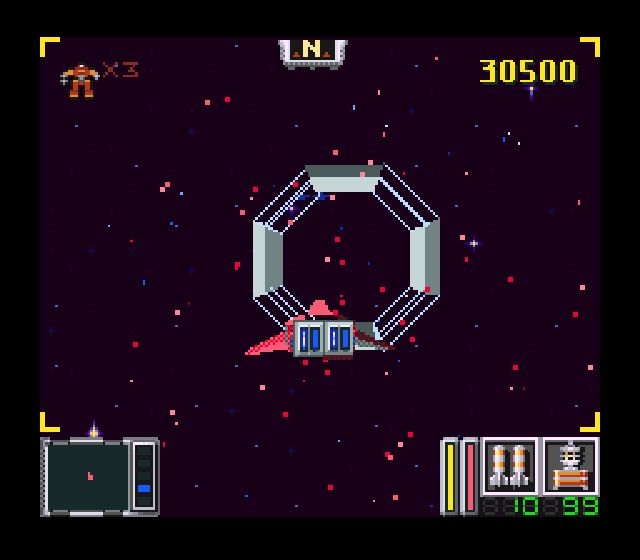Choose the weapon icon beside the twin missiles

pos(570,466)
